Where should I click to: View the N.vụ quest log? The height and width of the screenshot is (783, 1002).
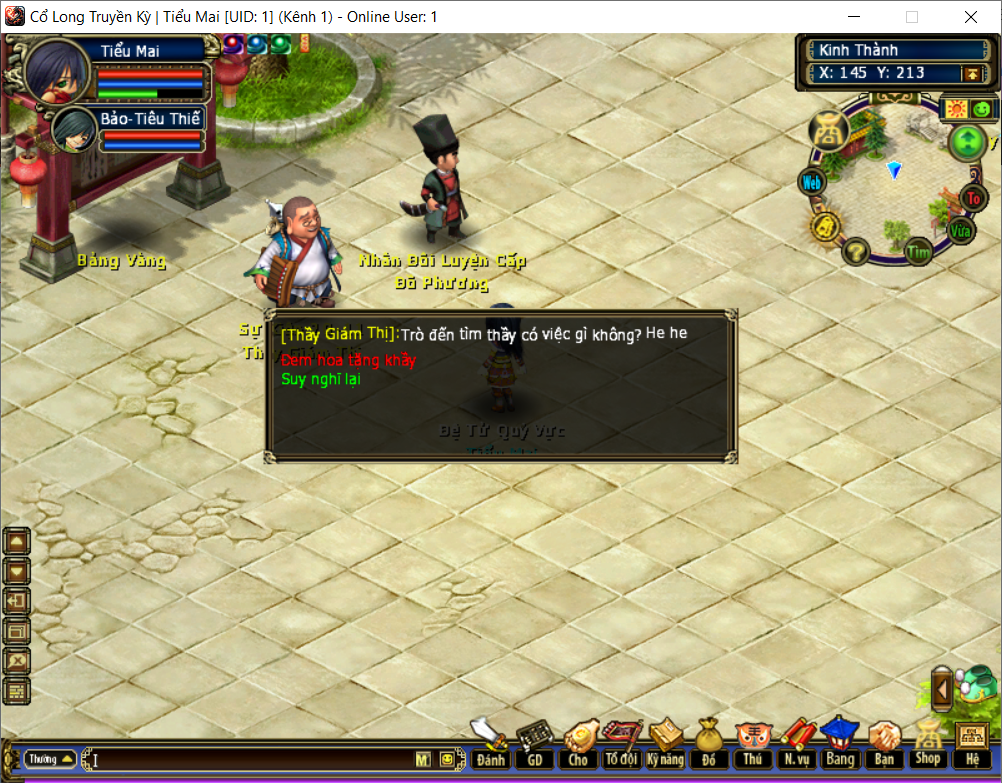pos(796,745)
